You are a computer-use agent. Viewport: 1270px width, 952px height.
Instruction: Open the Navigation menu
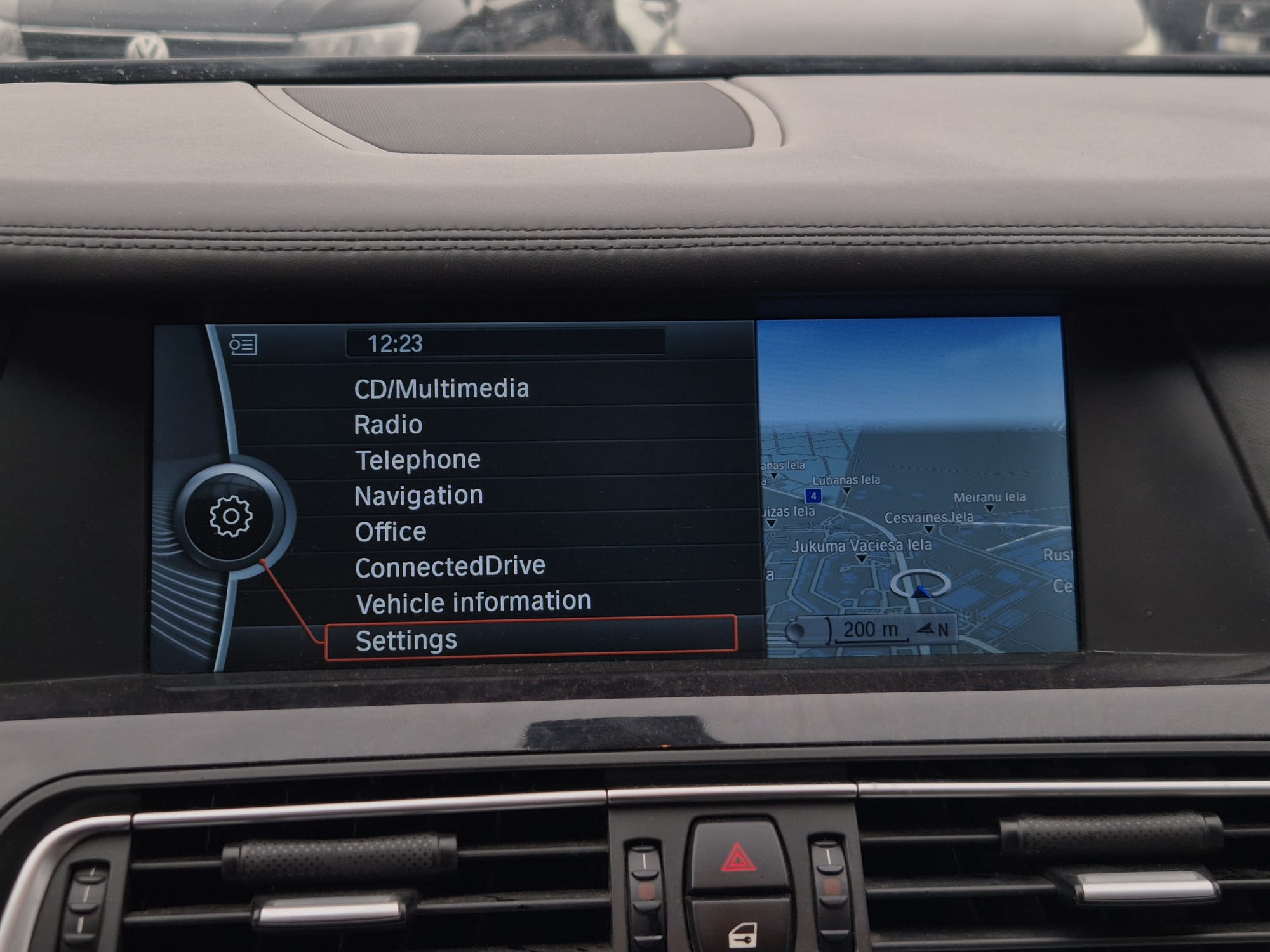pyautogui.click(x=418, y=496)
